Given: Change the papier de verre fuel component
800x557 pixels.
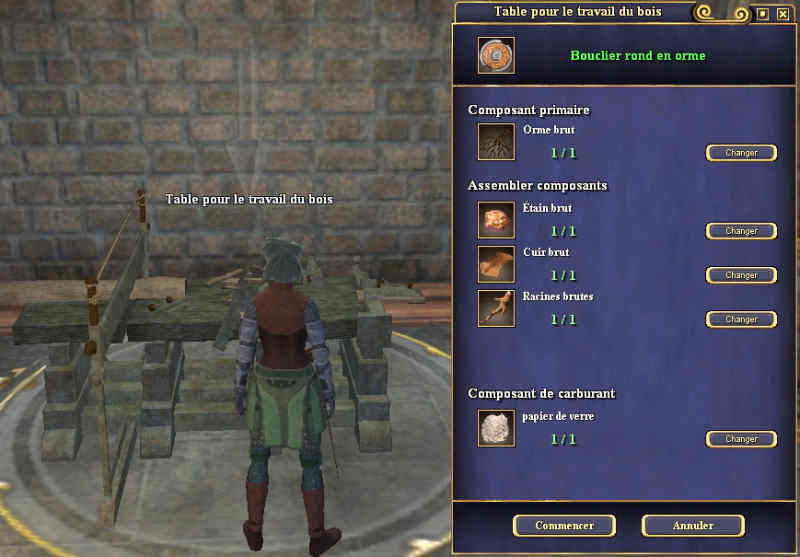Looking at the screenshot, I should [x=741, y=439].
